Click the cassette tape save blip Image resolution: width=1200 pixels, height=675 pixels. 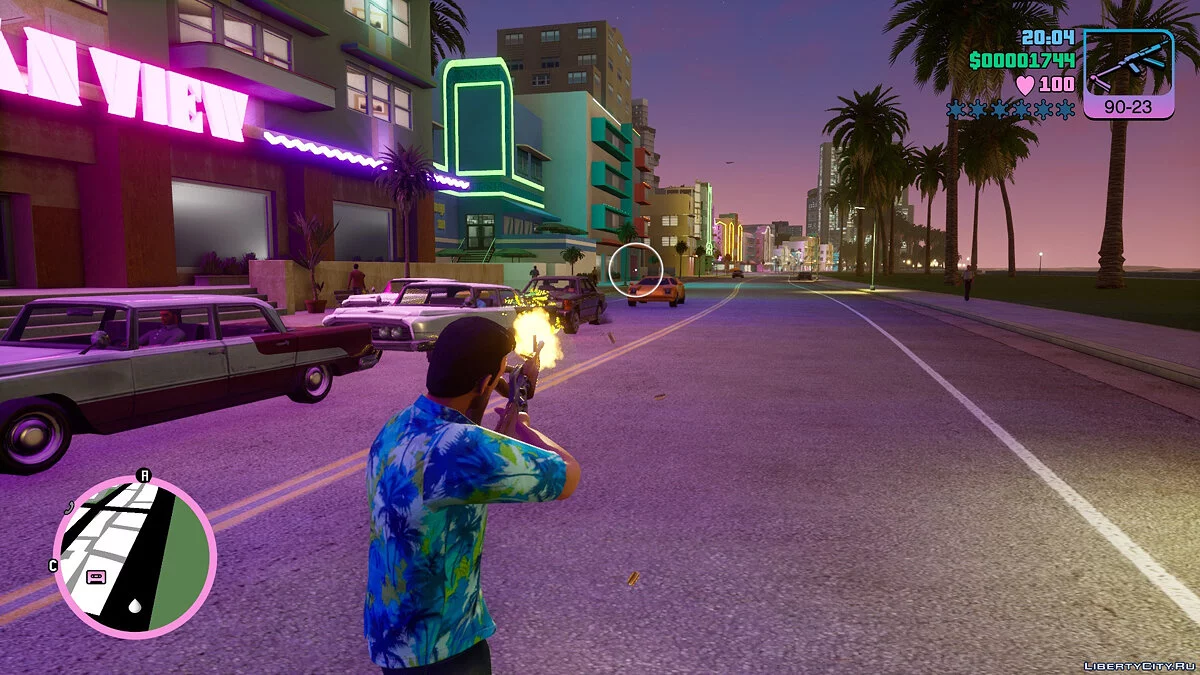coord(96,576)
